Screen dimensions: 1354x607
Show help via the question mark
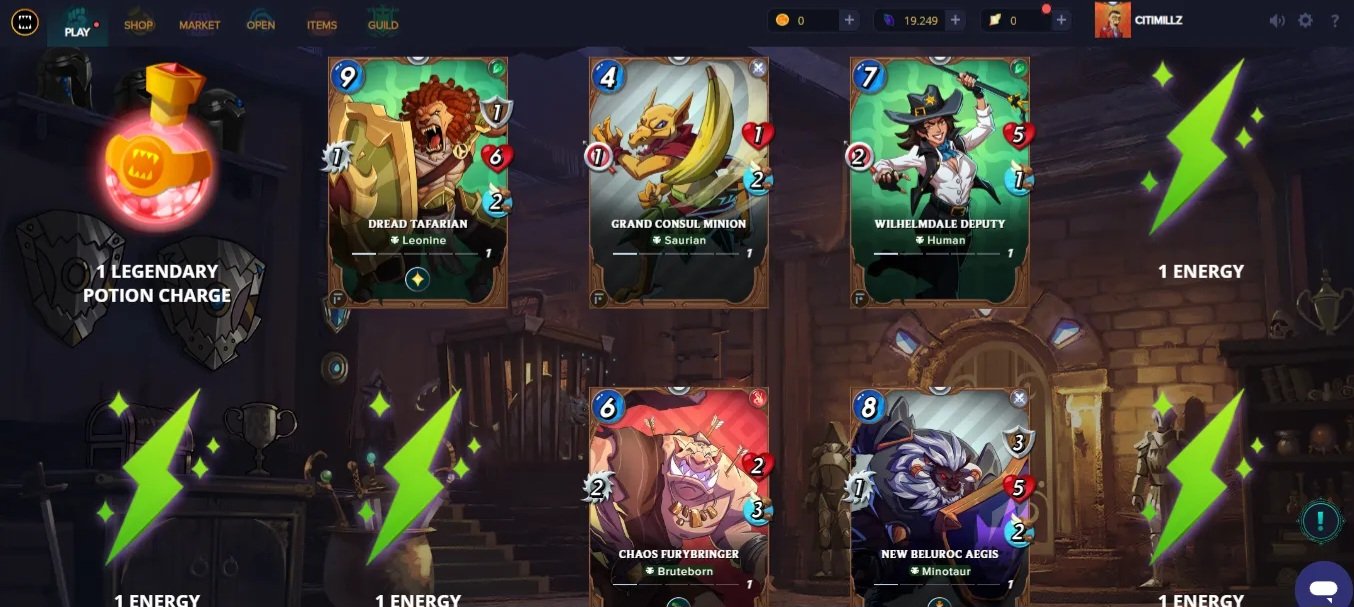point(1335,21)
